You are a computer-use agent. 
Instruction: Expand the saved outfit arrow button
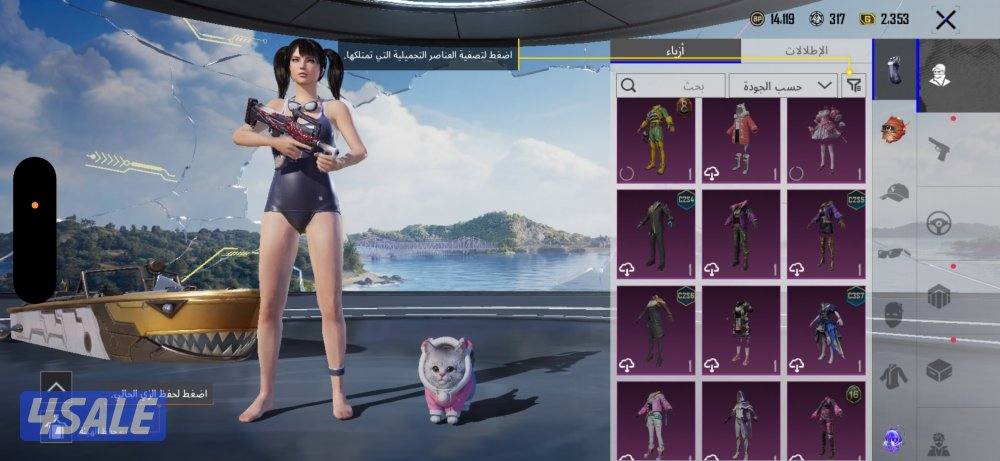56,386
